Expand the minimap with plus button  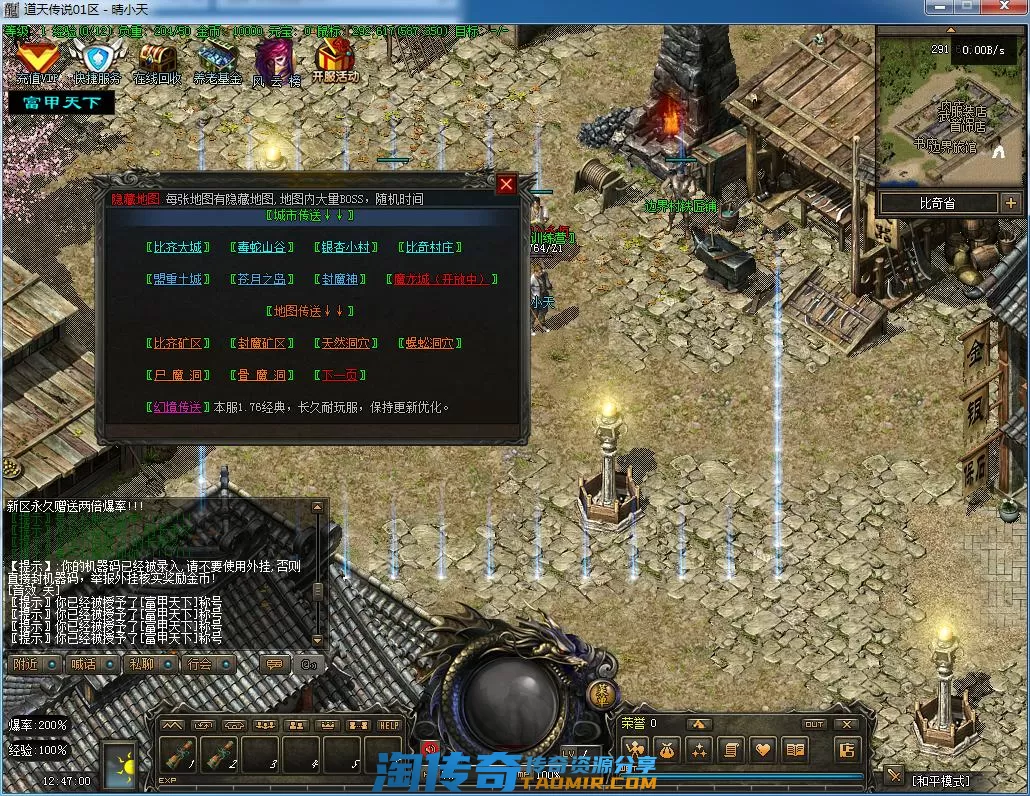1009,203
